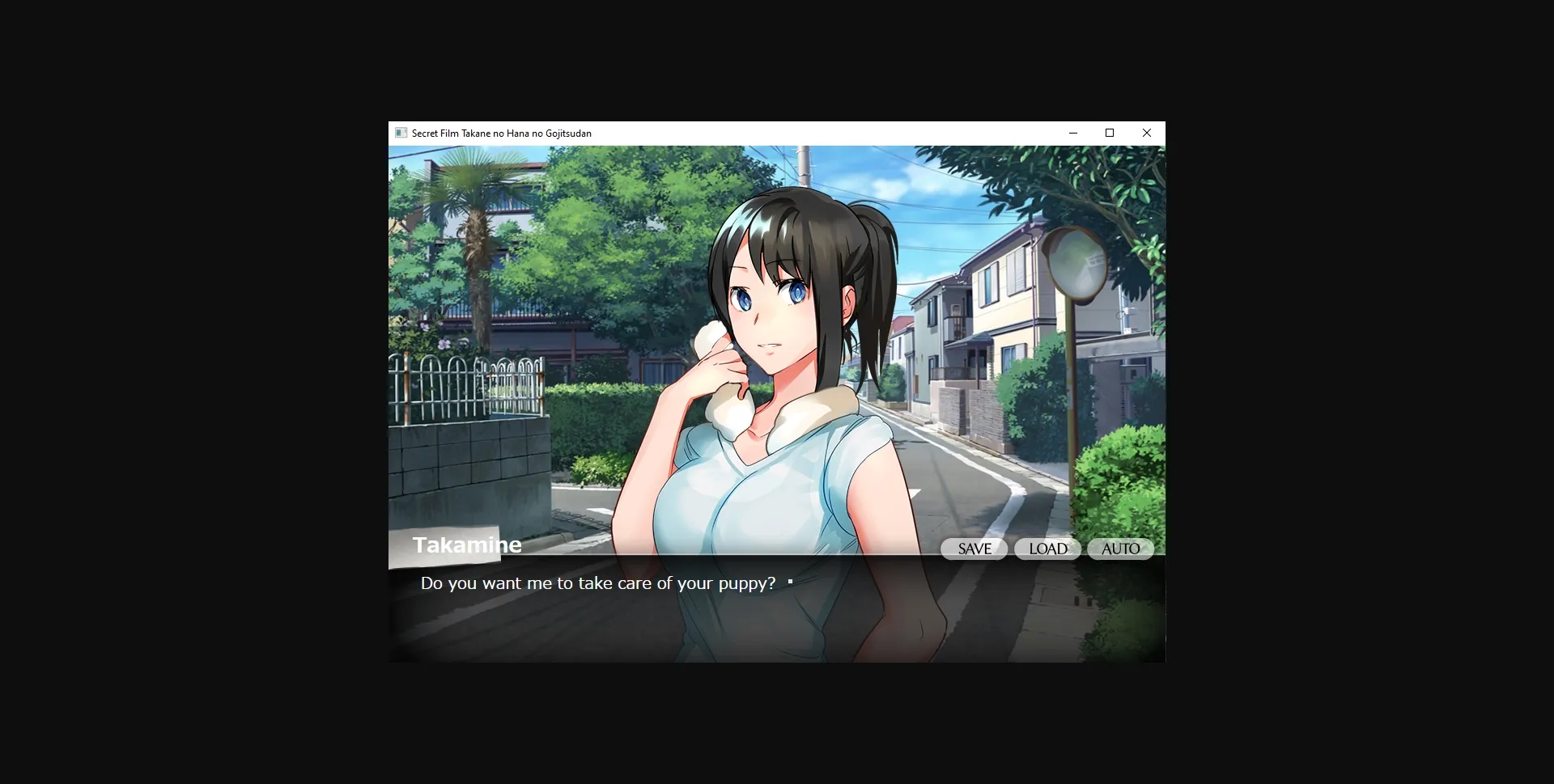Click the convex traffic mirror in the scene
Screen dimensions: 1554x784
coord(1076,263)
